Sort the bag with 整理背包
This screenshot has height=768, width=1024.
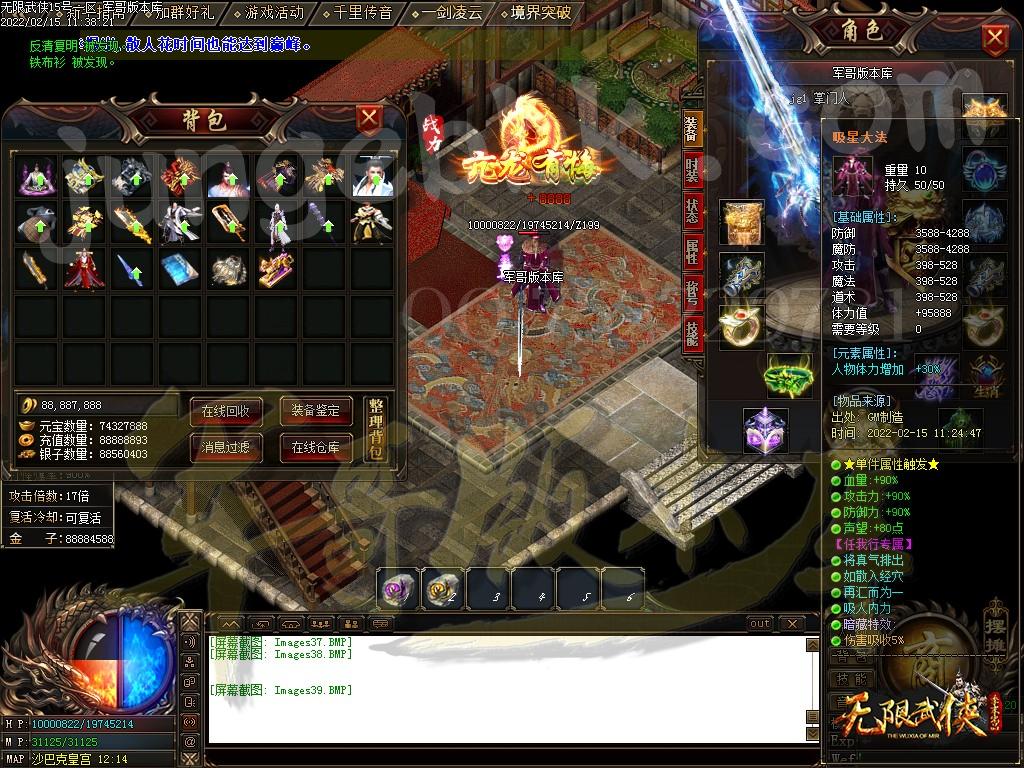(376, 428)
